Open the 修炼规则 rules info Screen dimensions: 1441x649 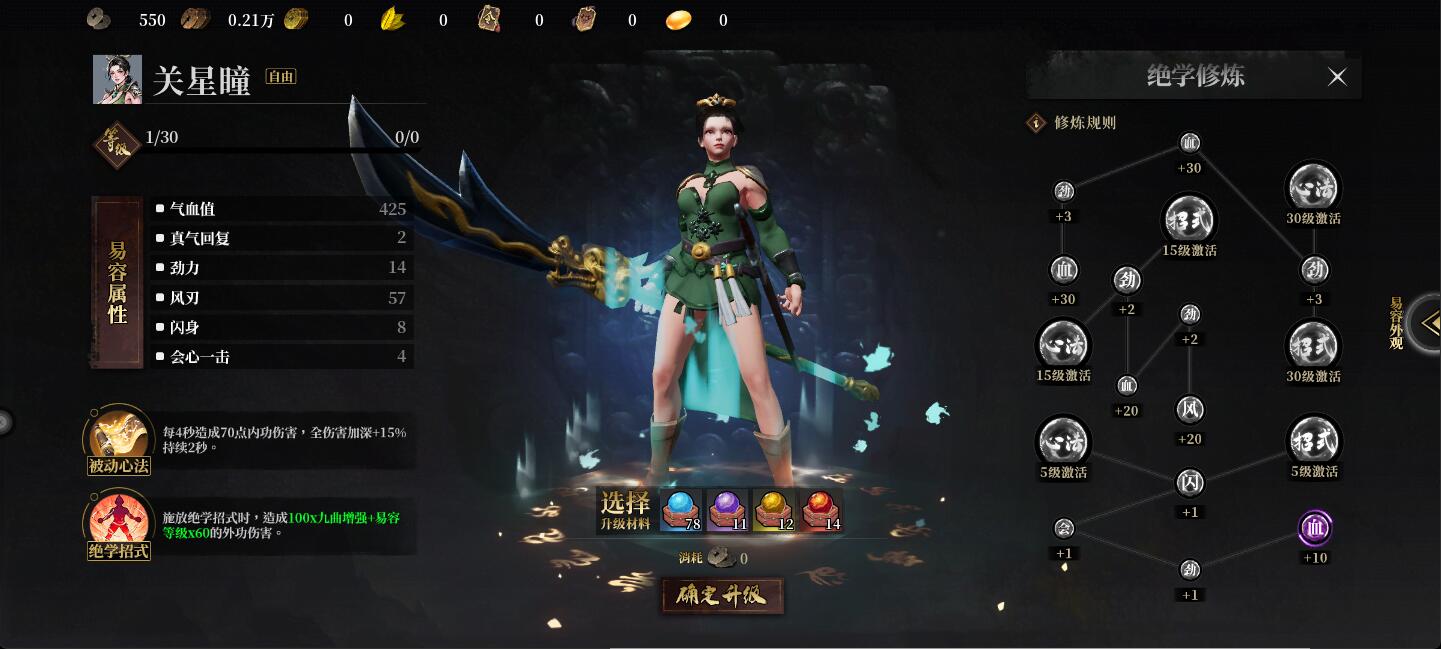[1036, 123]
